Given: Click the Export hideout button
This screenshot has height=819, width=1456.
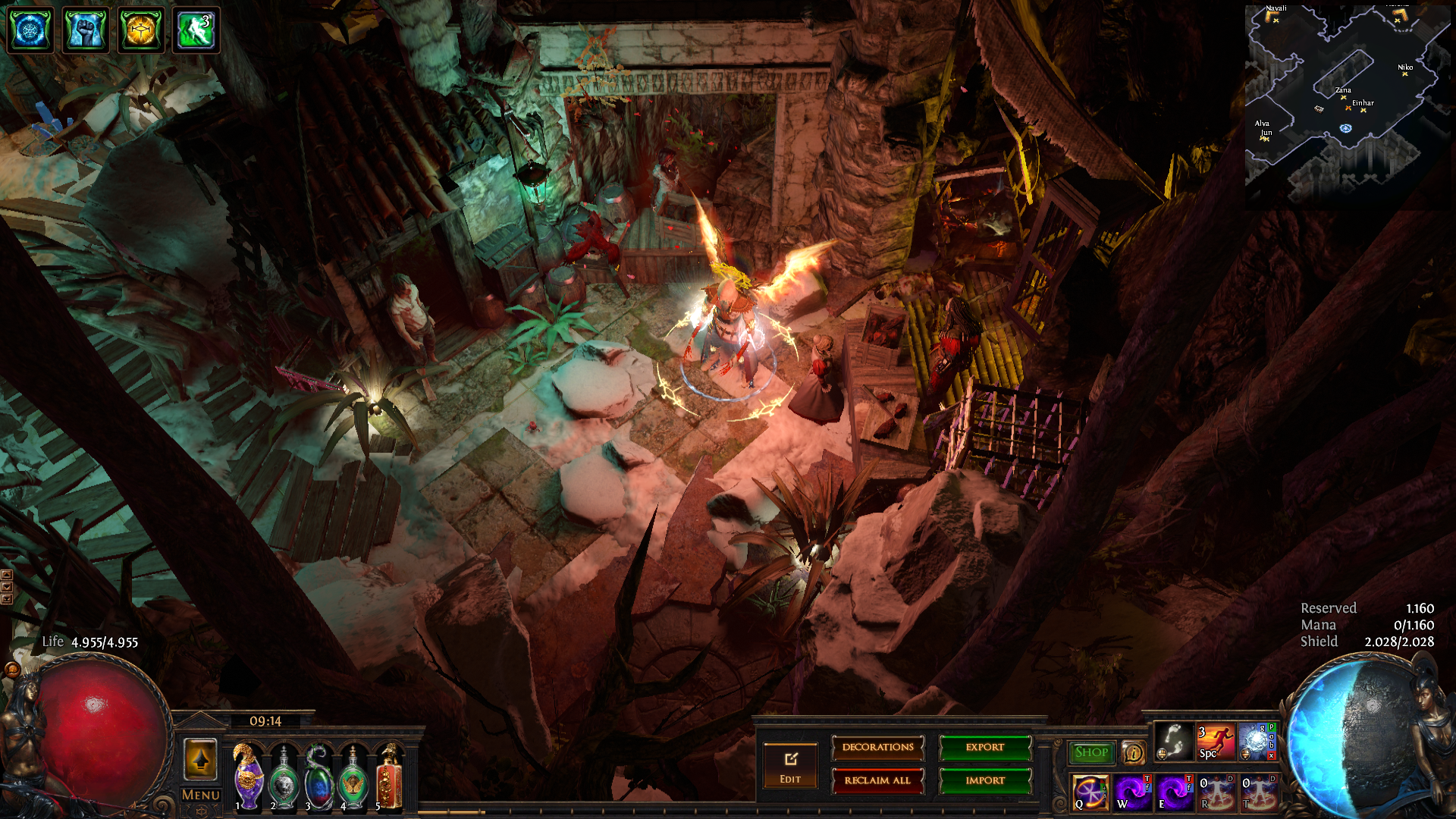Looking at the screenshot, I should point(985,748).
